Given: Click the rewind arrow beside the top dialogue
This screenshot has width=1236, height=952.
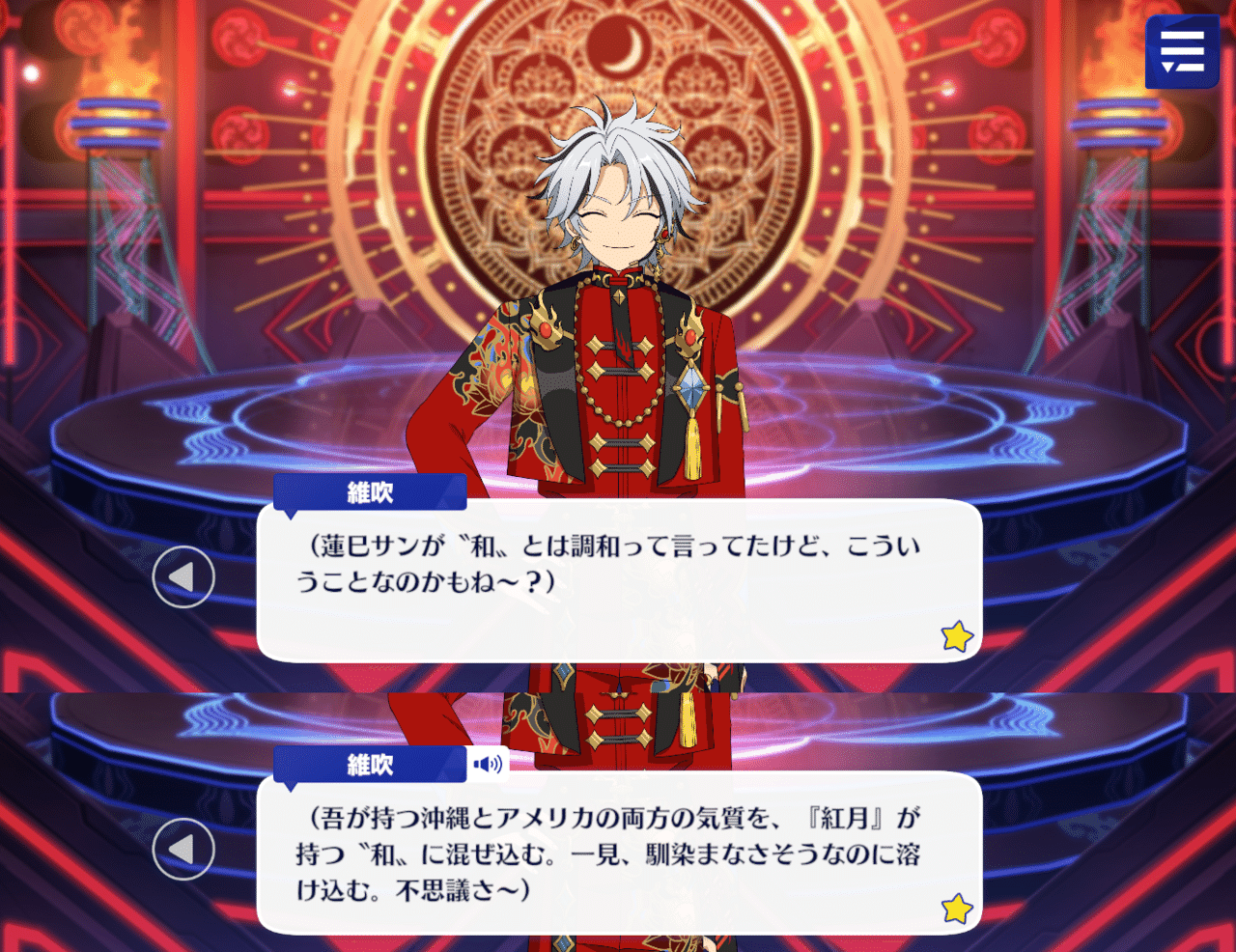Looking at the screenshot, I should (183, 576).
